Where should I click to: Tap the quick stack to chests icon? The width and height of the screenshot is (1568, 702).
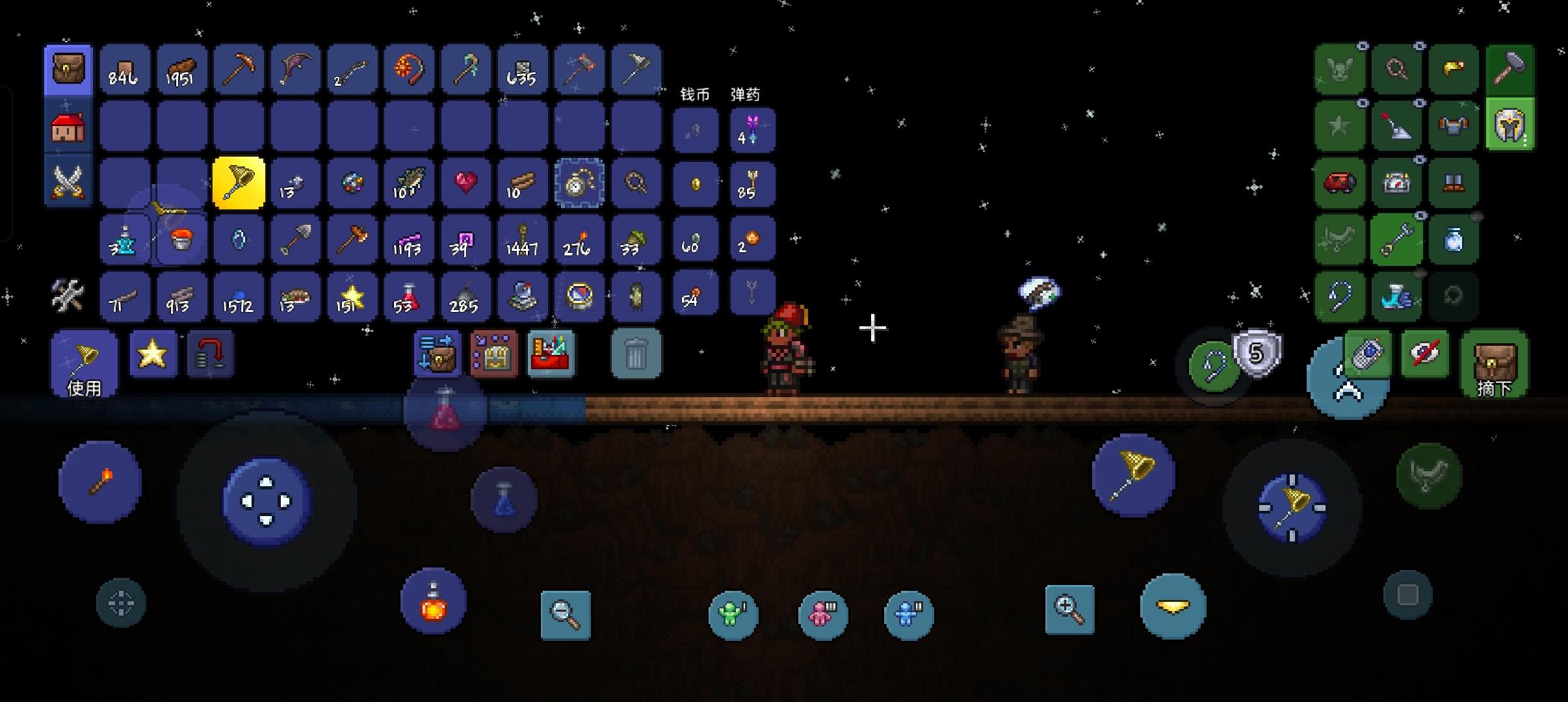(x=436, y=354)
